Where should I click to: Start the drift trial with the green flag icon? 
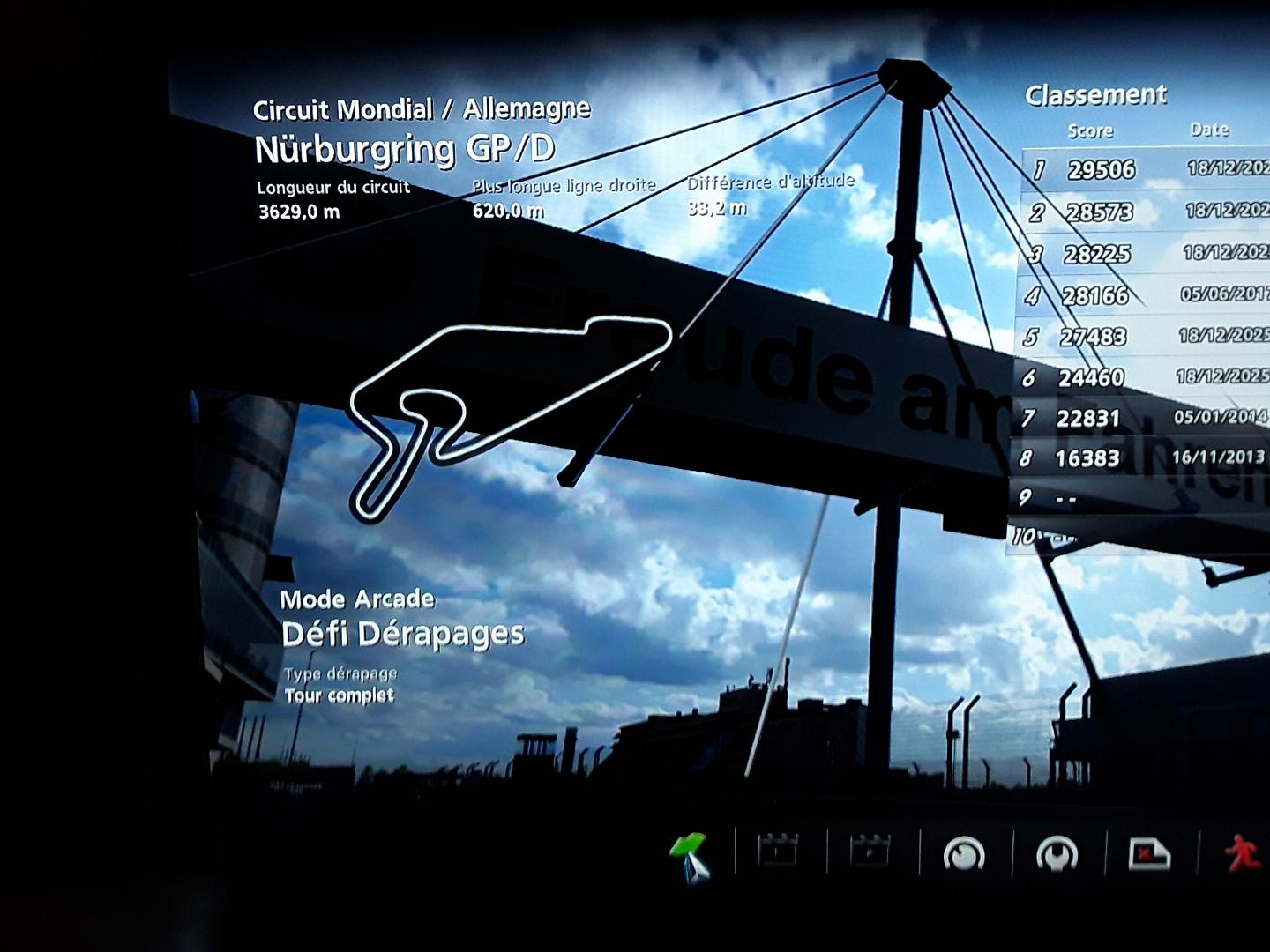pos(690,852)
